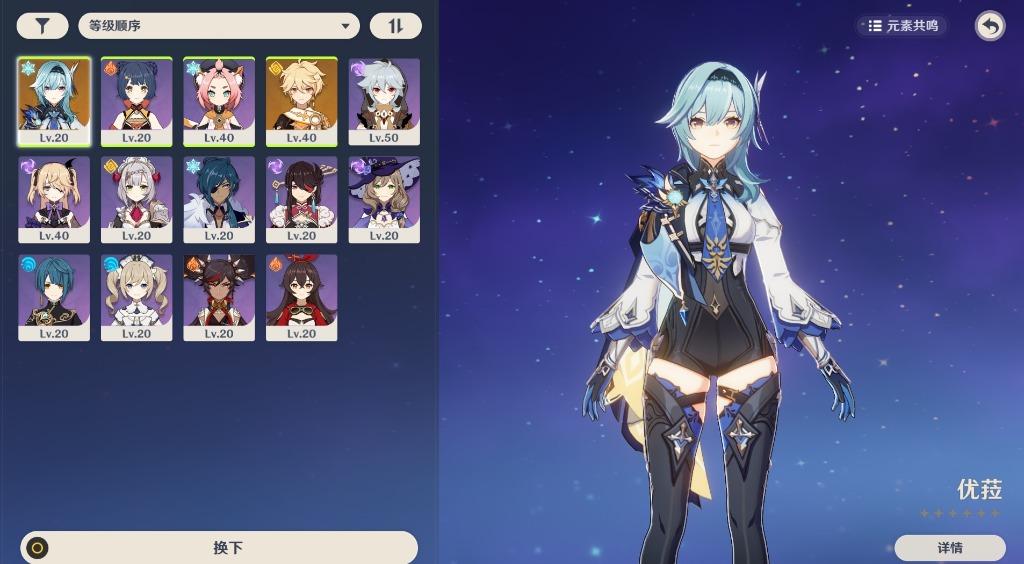1024x564 pixels.
Task: Open the 等级顺序 sort dropdown
Action: pyautogui.click(x=218, y=26)
